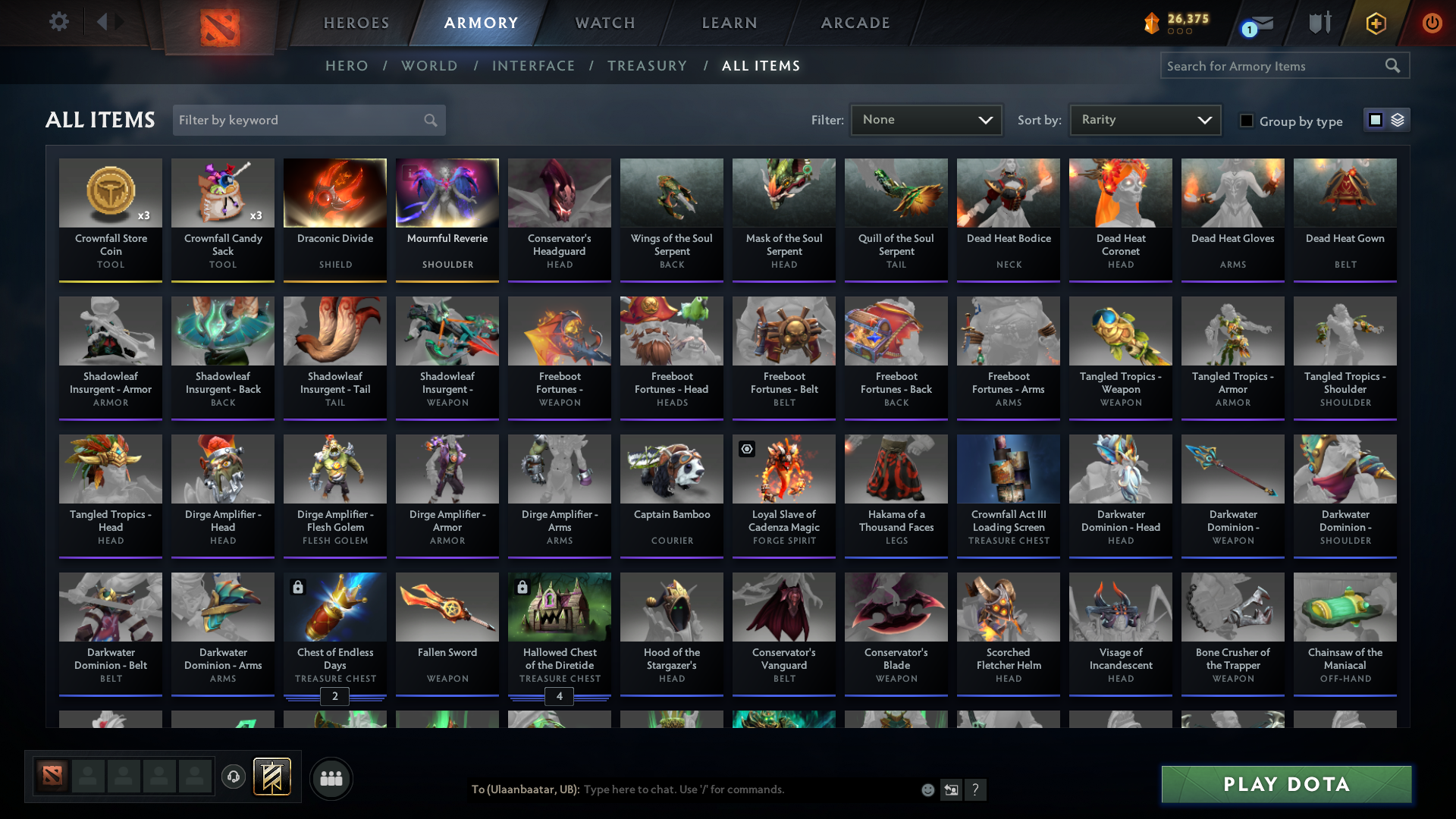The height and width of the screenshot is (819, 1456).
Task: Open the emoticon picker in the chat bar
Action: [x=927, y=789]
